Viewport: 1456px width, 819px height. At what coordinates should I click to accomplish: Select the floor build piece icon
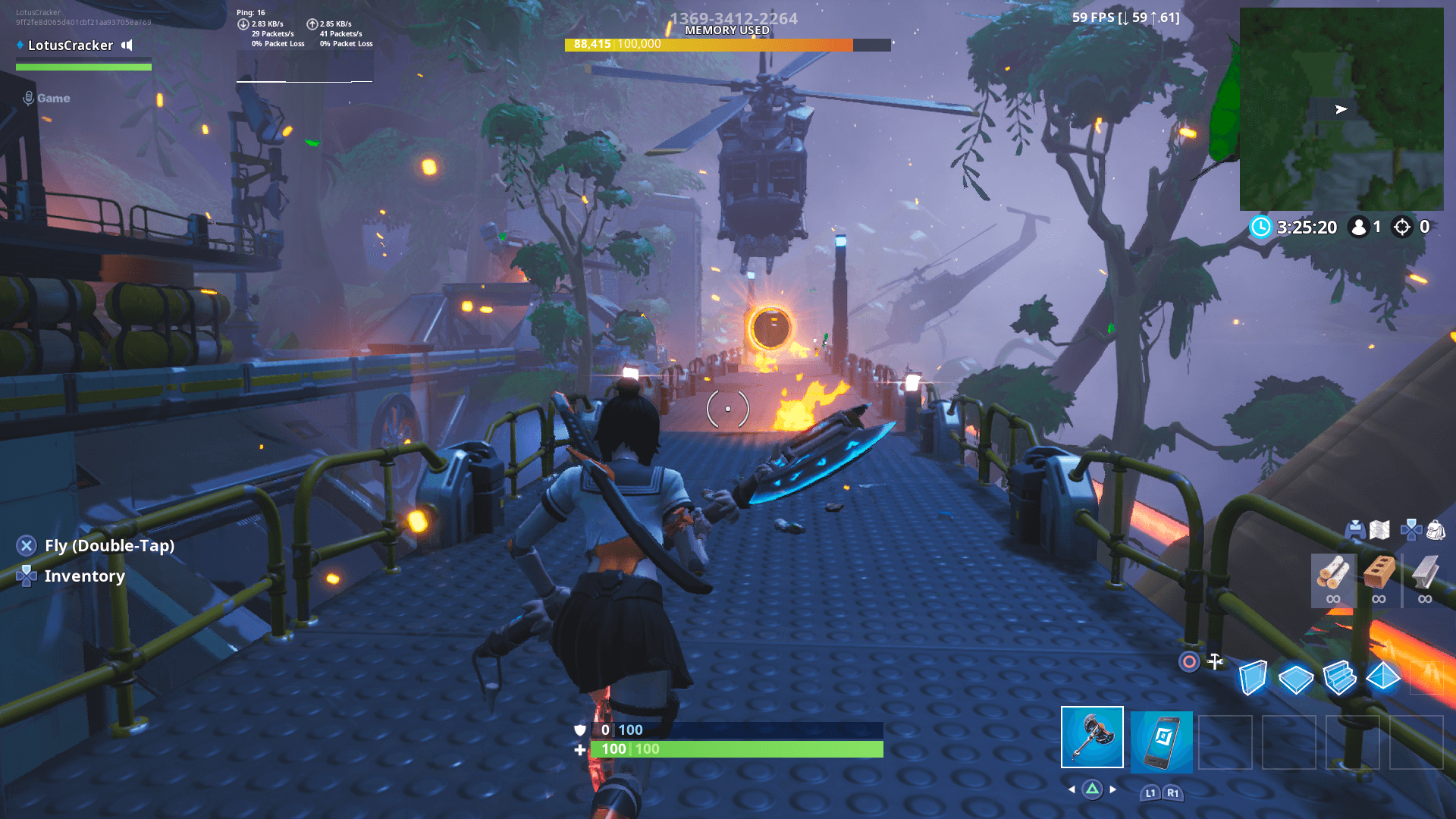coord(1298,677)
